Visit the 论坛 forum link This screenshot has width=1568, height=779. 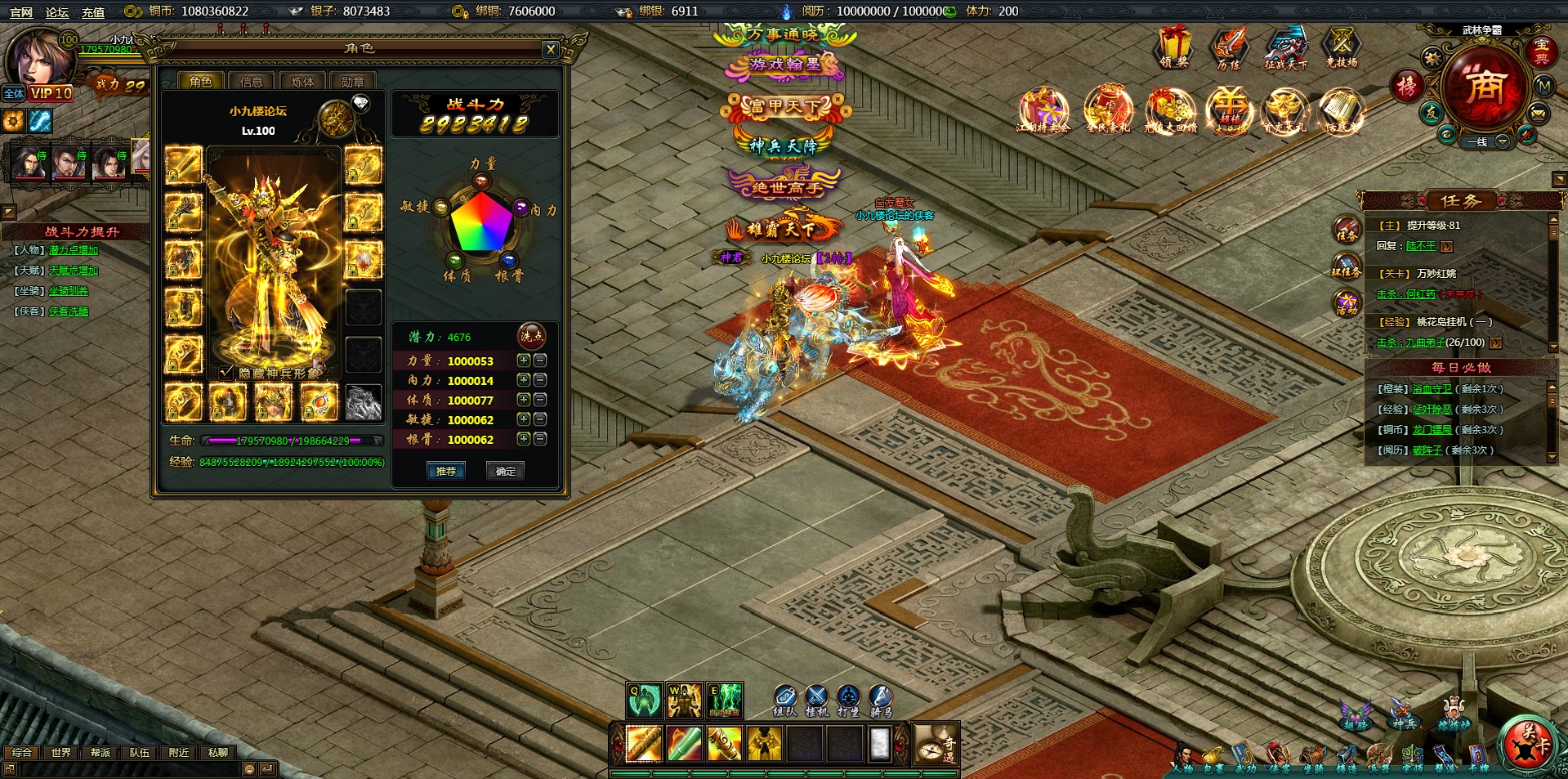coord(57,12)
